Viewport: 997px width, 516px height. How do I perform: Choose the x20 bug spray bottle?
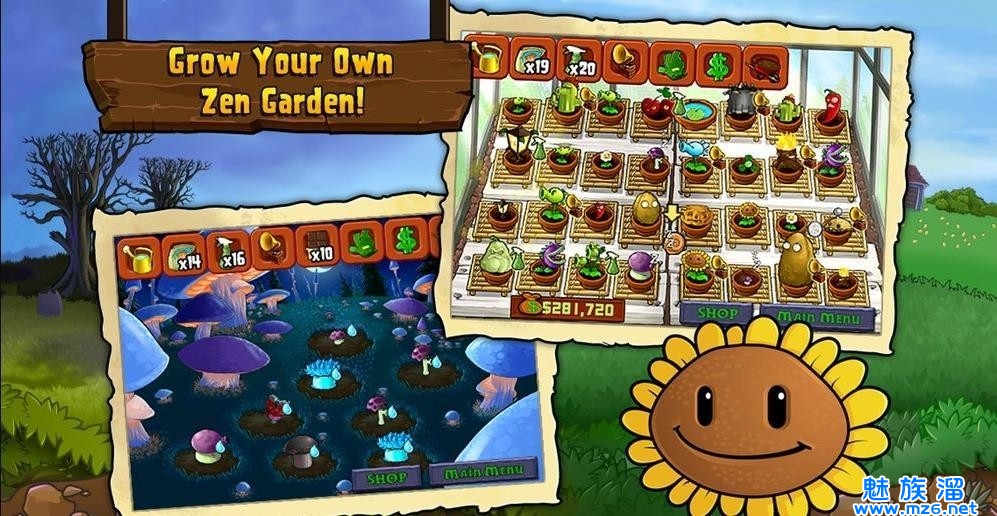click(x=578, y=61)
